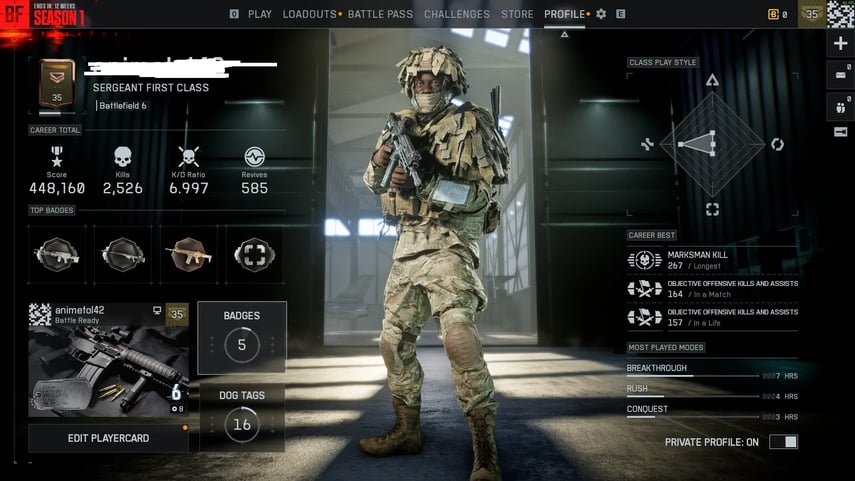The height and width of the screenshot is (481, 855).
Task: Switch to the Loadouts tab
Action: pos(309,14)
